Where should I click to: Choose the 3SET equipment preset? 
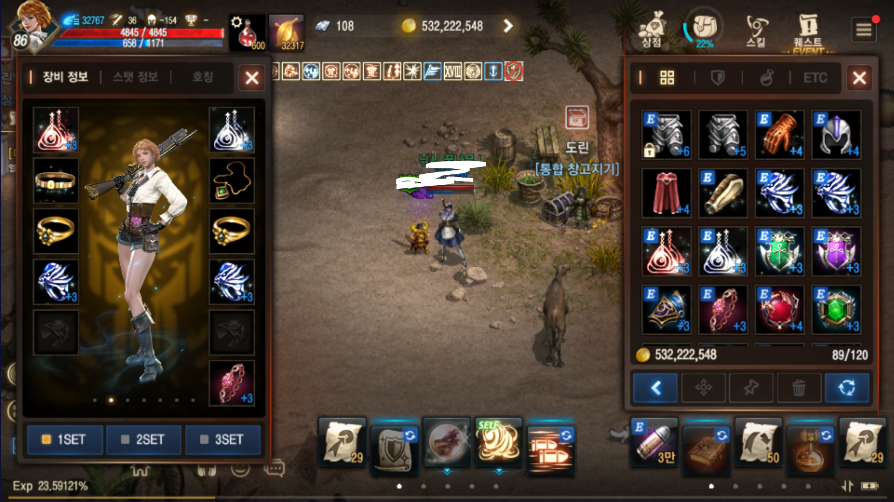[x=222, y=439]
